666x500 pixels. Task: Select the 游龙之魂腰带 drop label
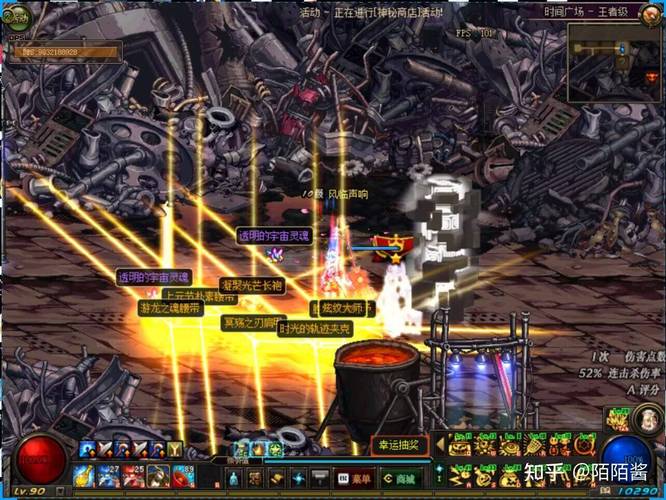pos(170,309)
